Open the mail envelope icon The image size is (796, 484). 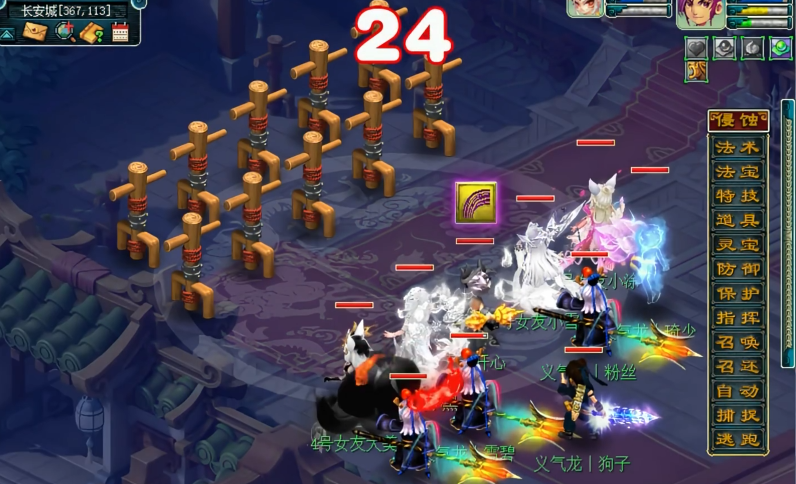(36, 31)
